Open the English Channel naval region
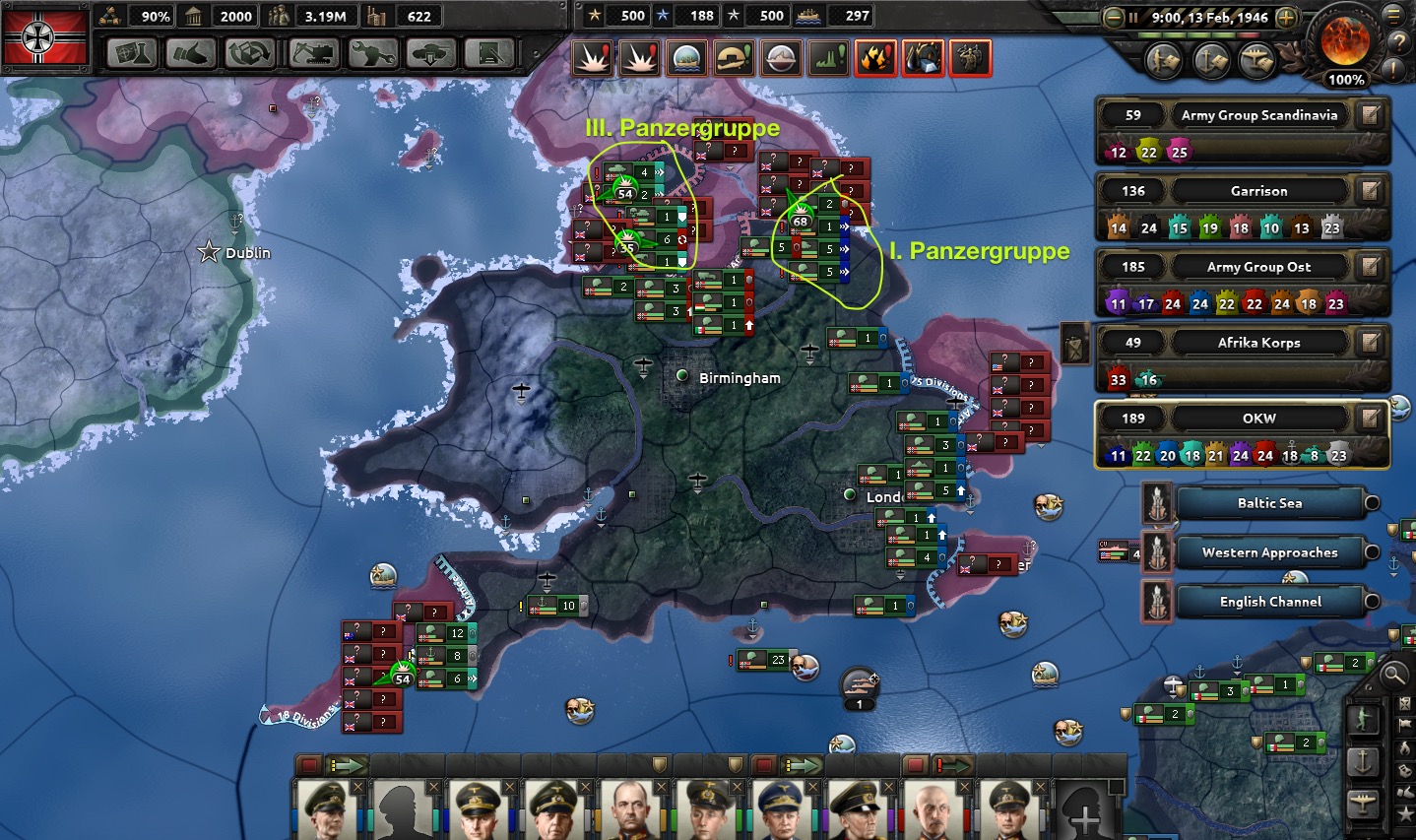This screenshot has width=1416, height=840. pos(1269,602)
